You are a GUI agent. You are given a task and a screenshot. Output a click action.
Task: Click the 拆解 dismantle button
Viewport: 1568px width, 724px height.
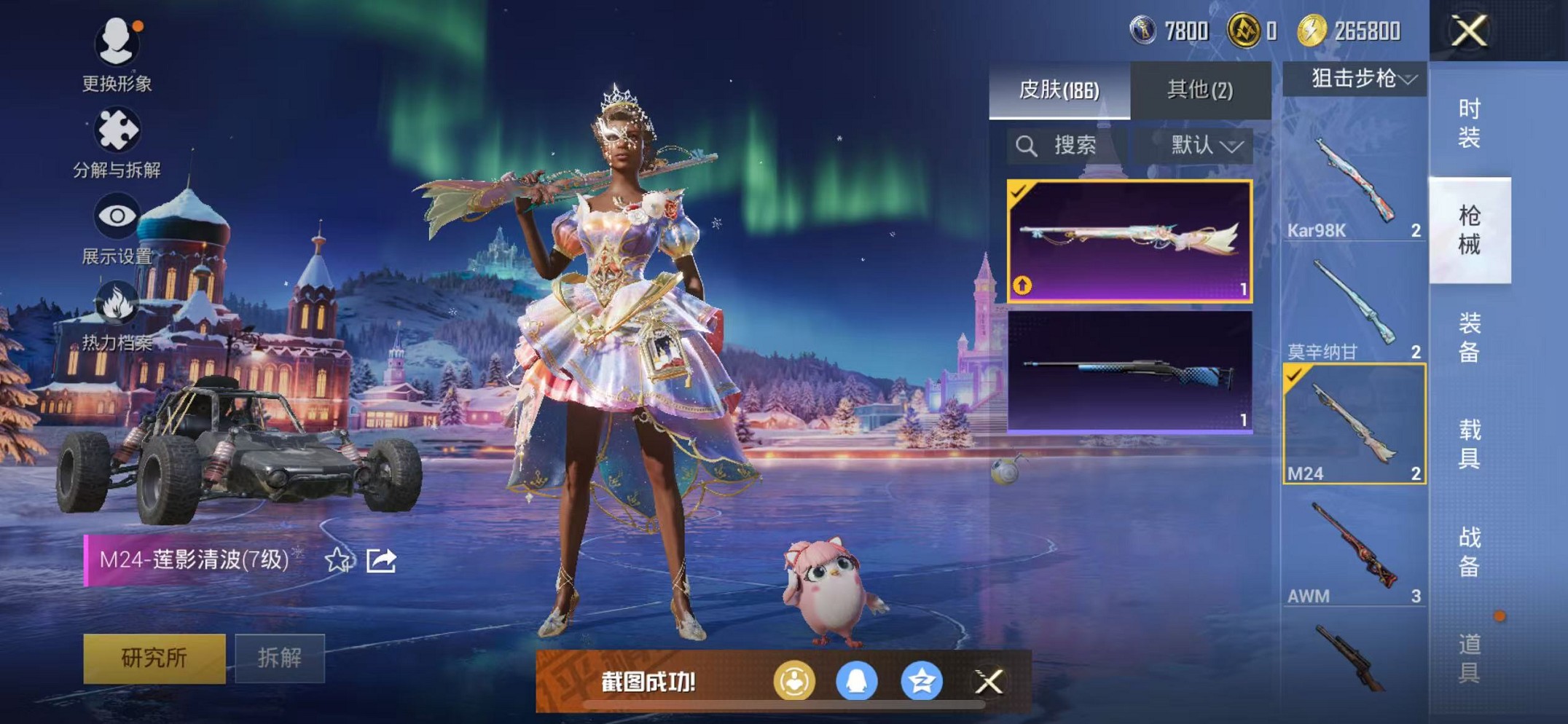tap(280, 658)
